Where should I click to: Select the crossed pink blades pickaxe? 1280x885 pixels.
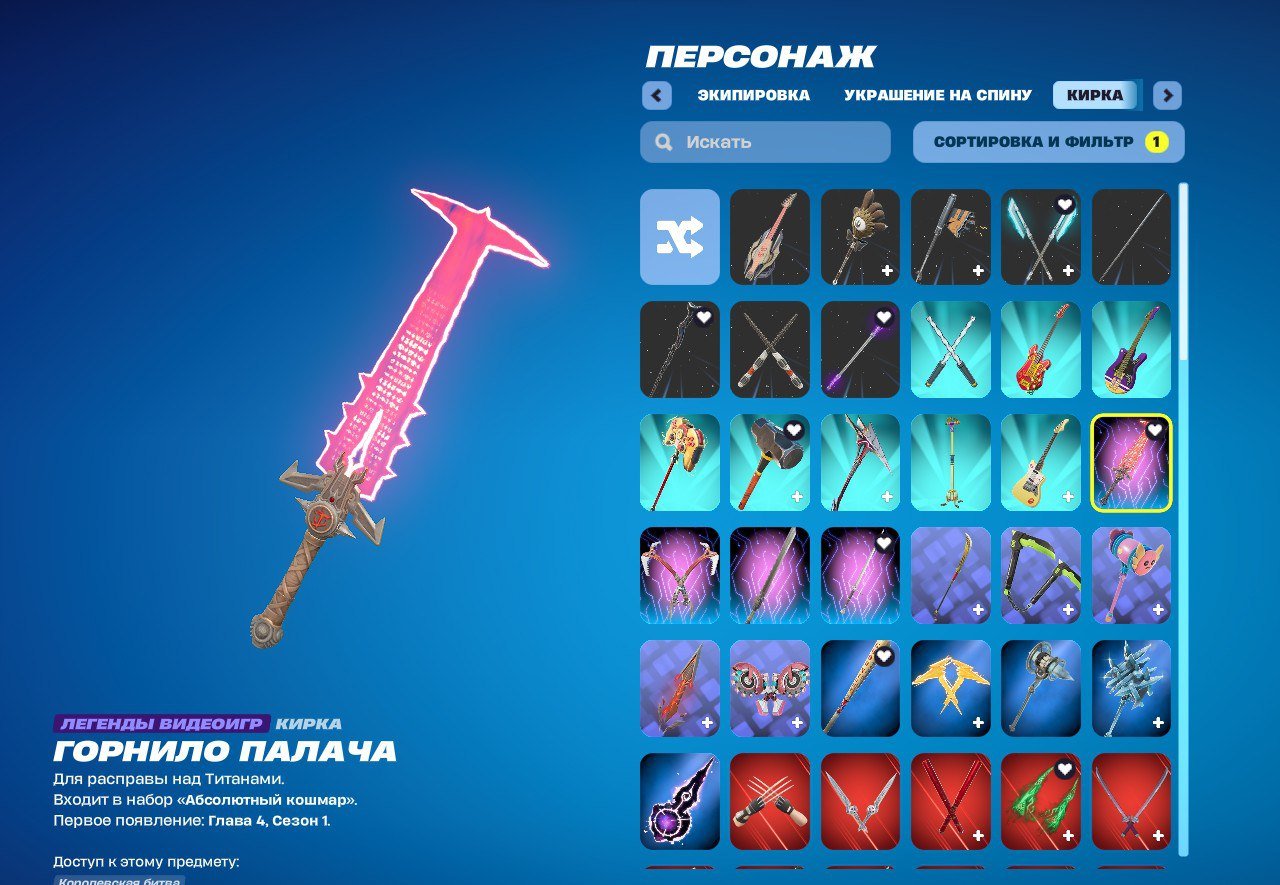[x=679, y=575]
